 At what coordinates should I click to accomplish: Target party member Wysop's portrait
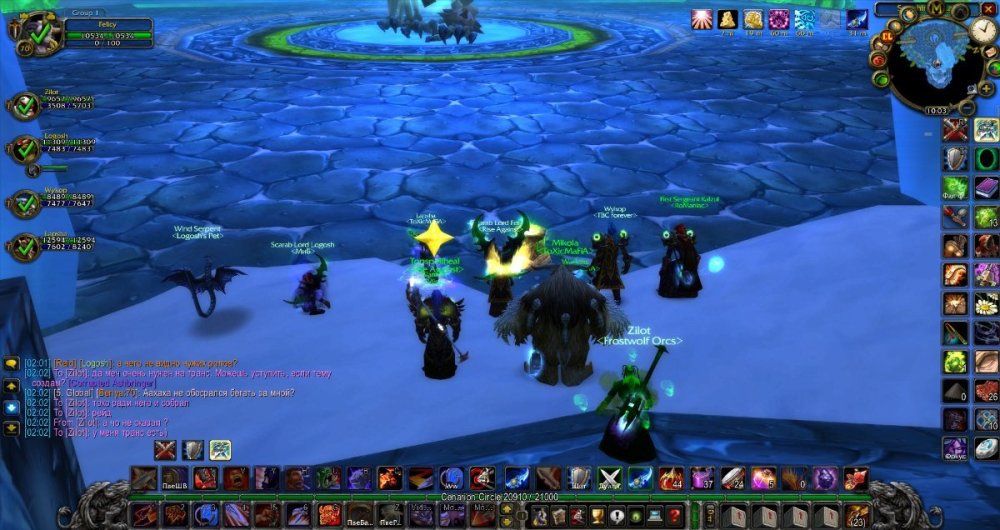tap(24, 203)
